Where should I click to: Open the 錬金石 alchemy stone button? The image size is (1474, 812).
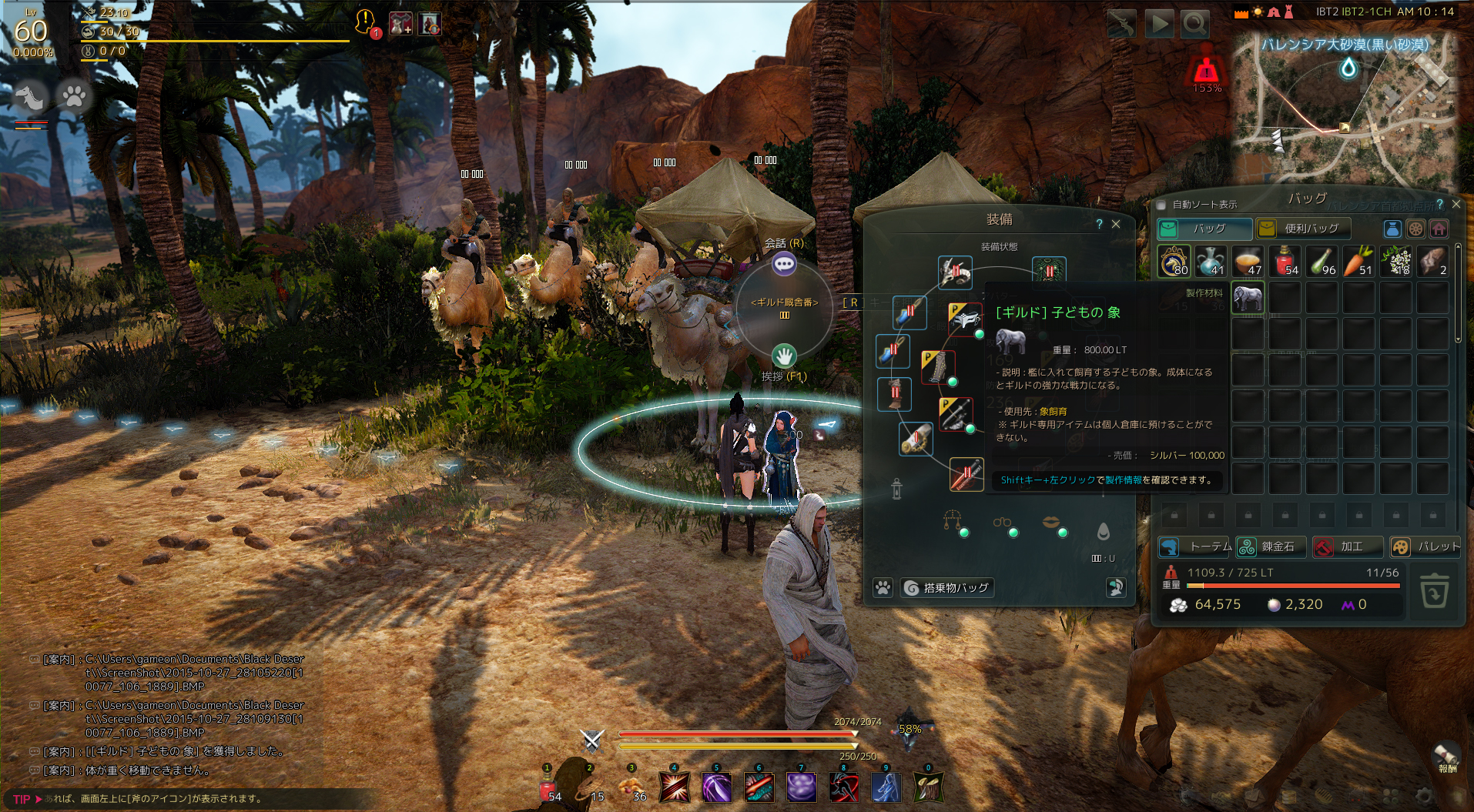(1271, 546)
